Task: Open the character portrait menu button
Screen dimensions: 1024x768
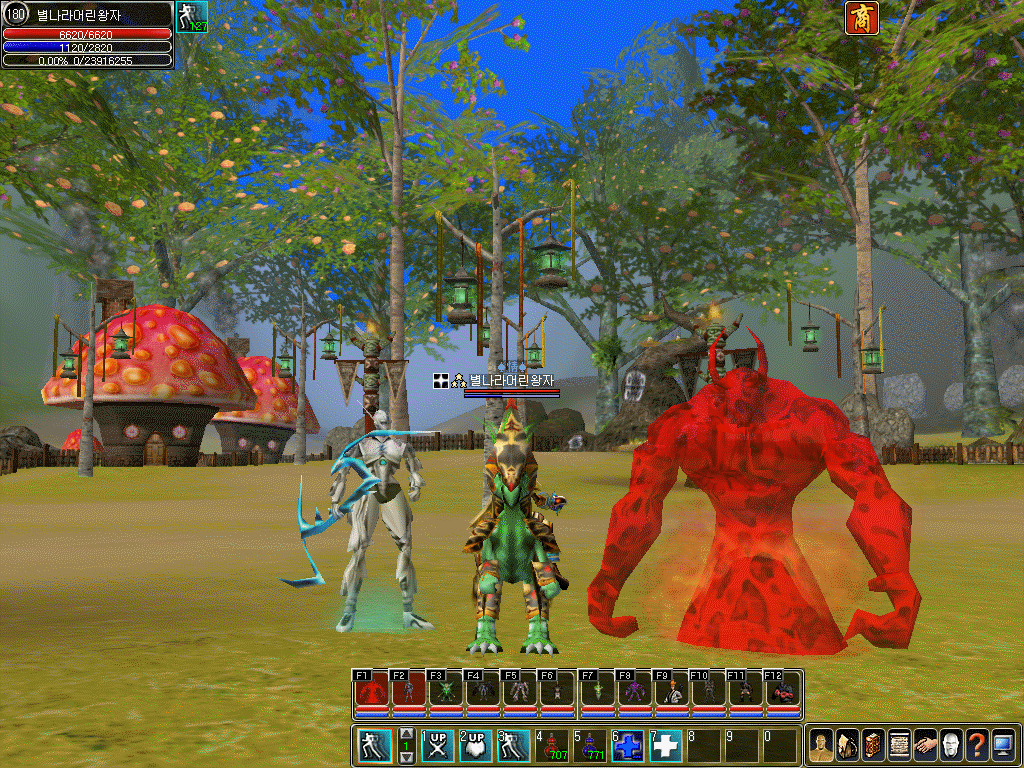Action: tap(821, 745)
